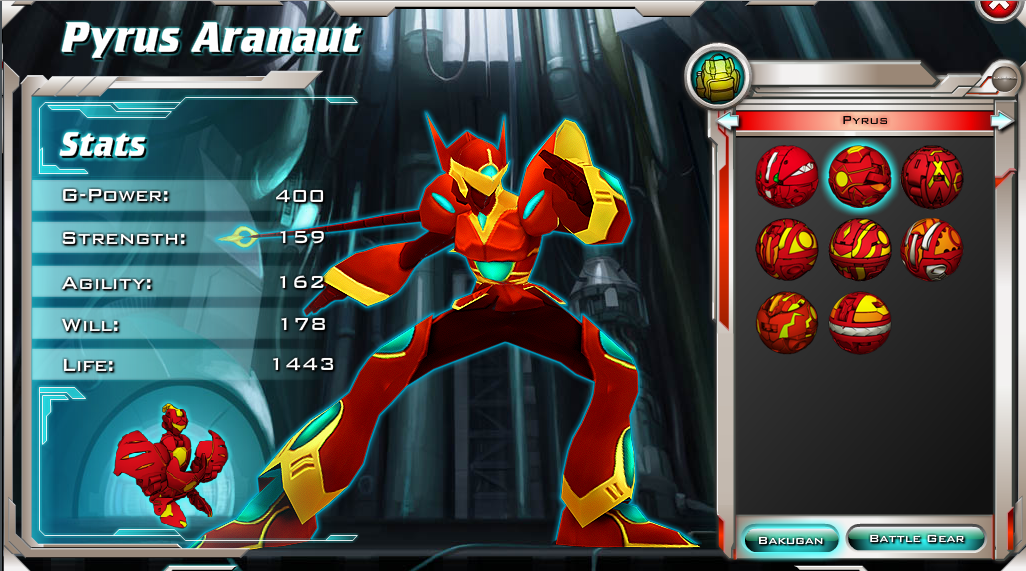This screenshot has height=571, width=1026.
Task: Pick the Bakugan ball with yellow X mark
Action: (x=932, y=176)
